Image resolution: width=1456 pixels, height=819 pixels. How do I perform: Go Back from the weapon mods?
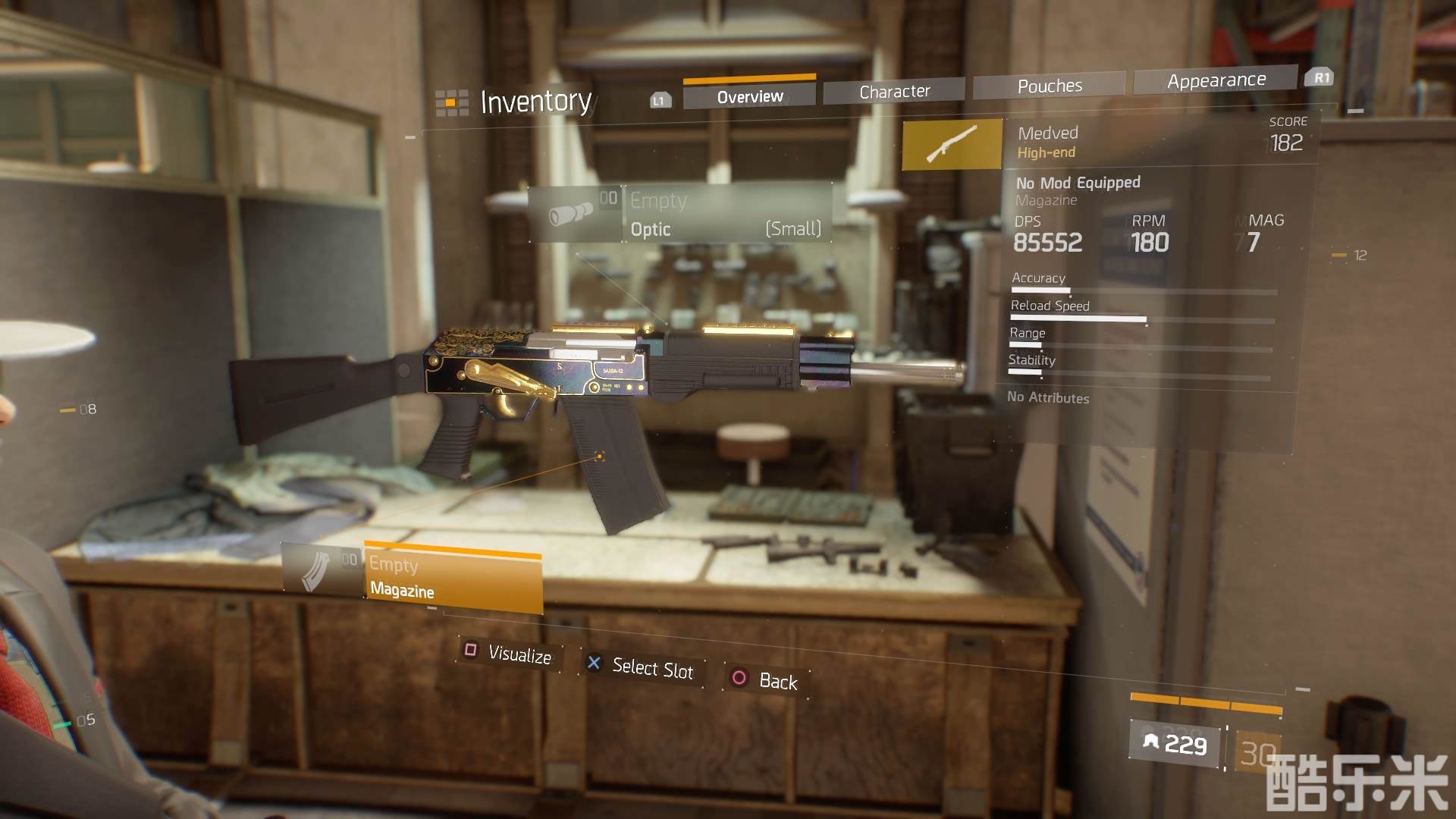(766, 679)
